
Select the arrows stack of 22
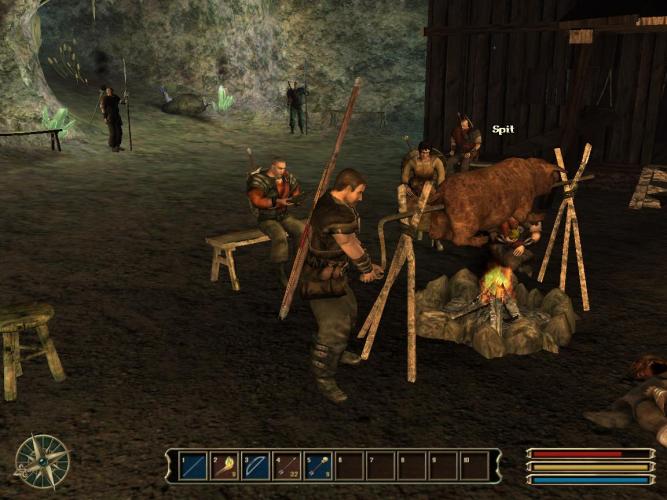tap(287, 465)
